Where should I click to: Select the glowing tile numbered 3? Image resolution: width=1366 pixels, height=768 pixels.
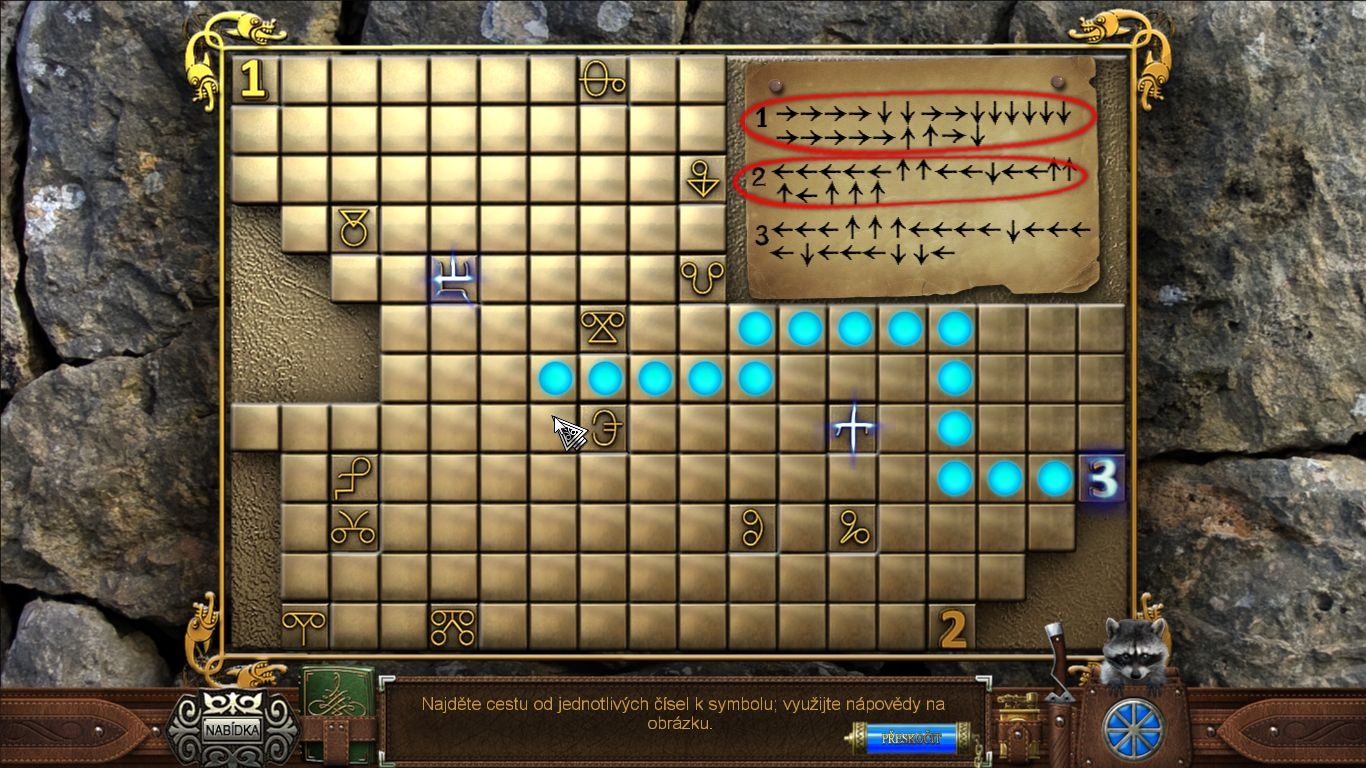coord(1103,479)
